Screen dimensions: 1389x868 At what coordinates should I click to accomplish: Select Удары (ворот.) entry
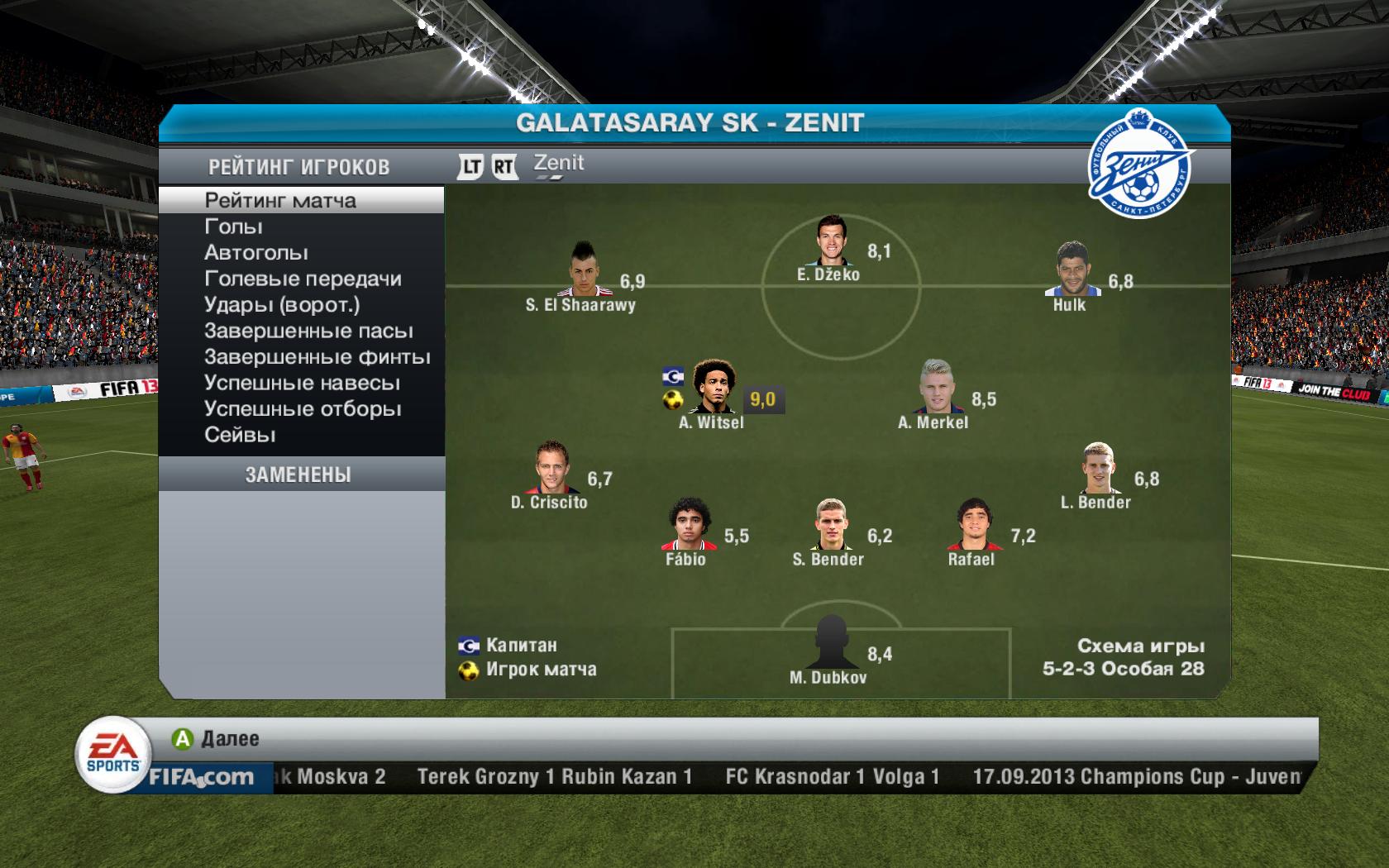pos(282,305)
